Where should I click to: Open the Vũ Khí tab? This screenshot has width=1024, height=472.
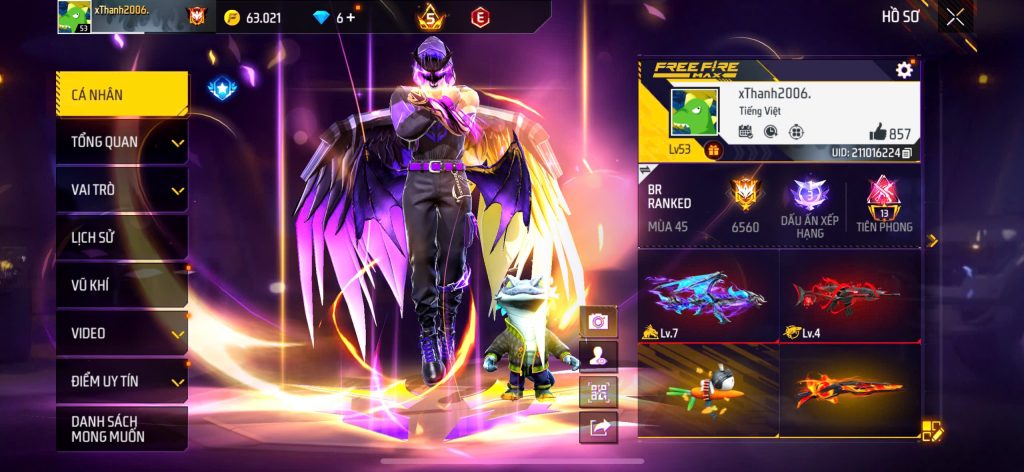pyautogui.click(x=121, y=286)
